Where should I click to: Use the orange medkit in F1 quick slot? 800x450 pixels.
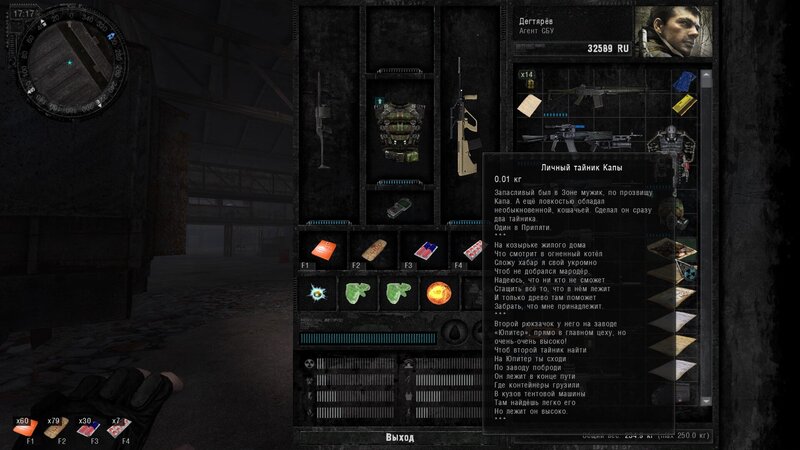click(321, 250)
